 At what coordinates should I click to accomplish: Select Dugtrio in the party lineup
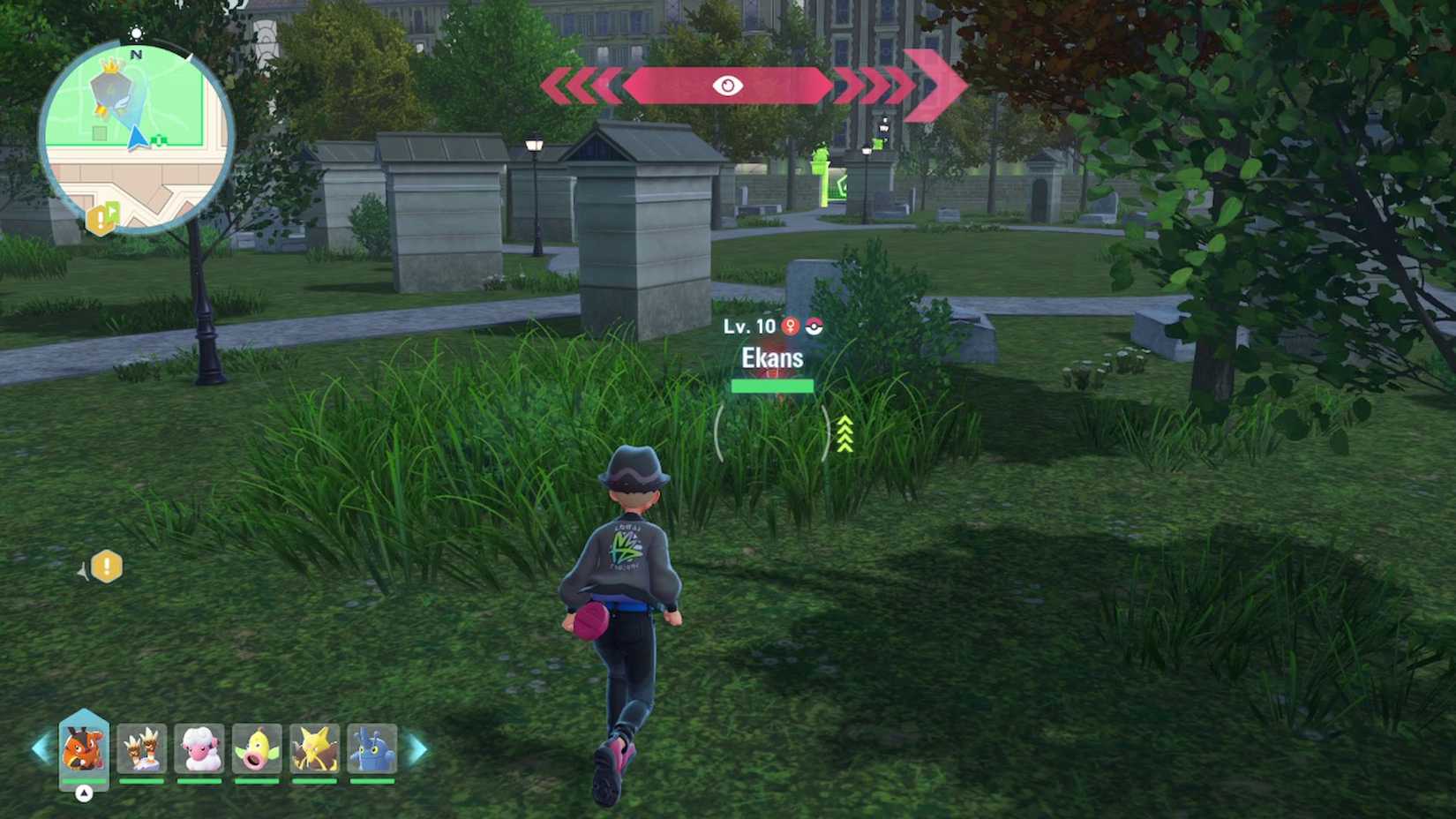[142, 747]
